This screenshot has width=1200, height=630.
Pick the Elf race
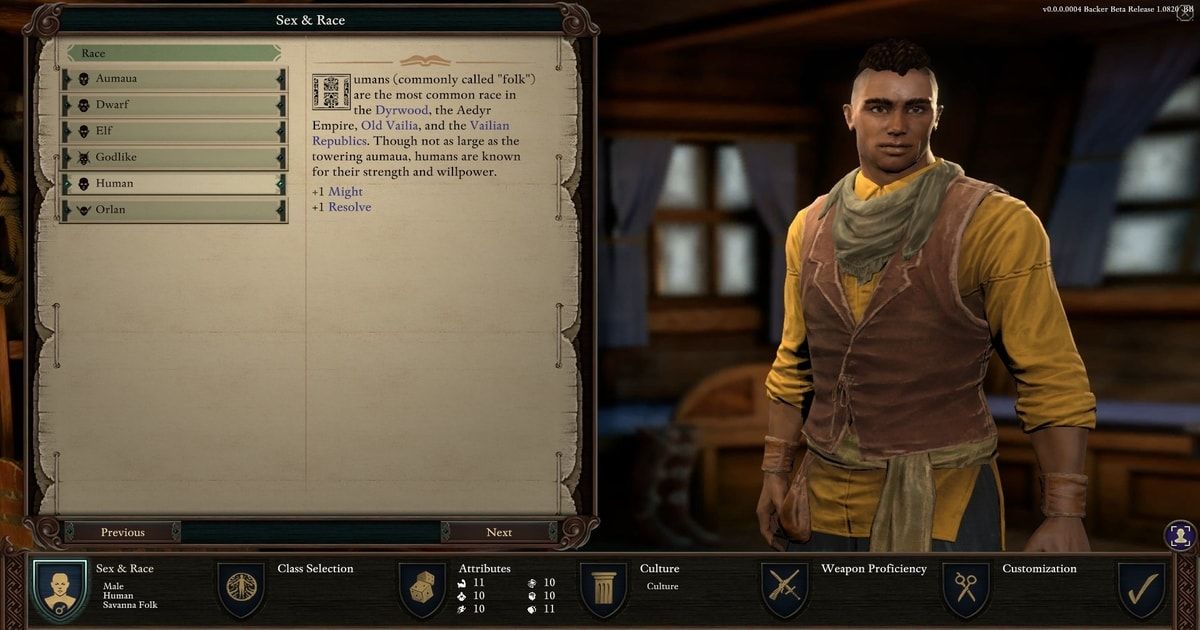174,131
